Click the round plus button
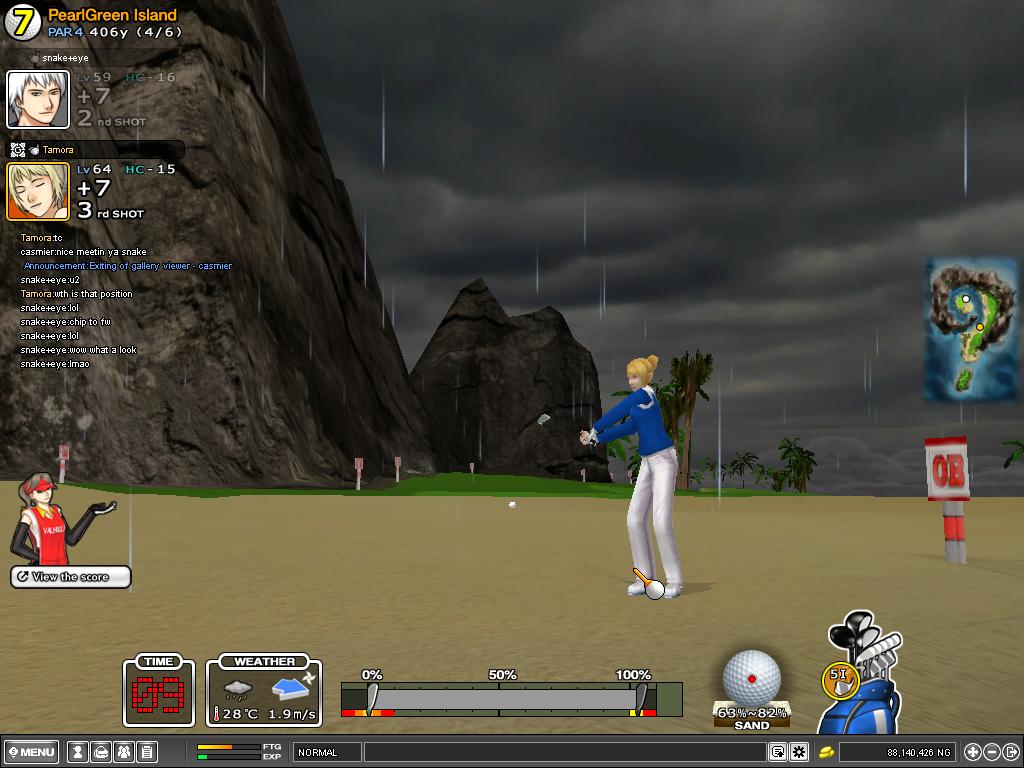1024x768 pixels. (x=972, y=752)
